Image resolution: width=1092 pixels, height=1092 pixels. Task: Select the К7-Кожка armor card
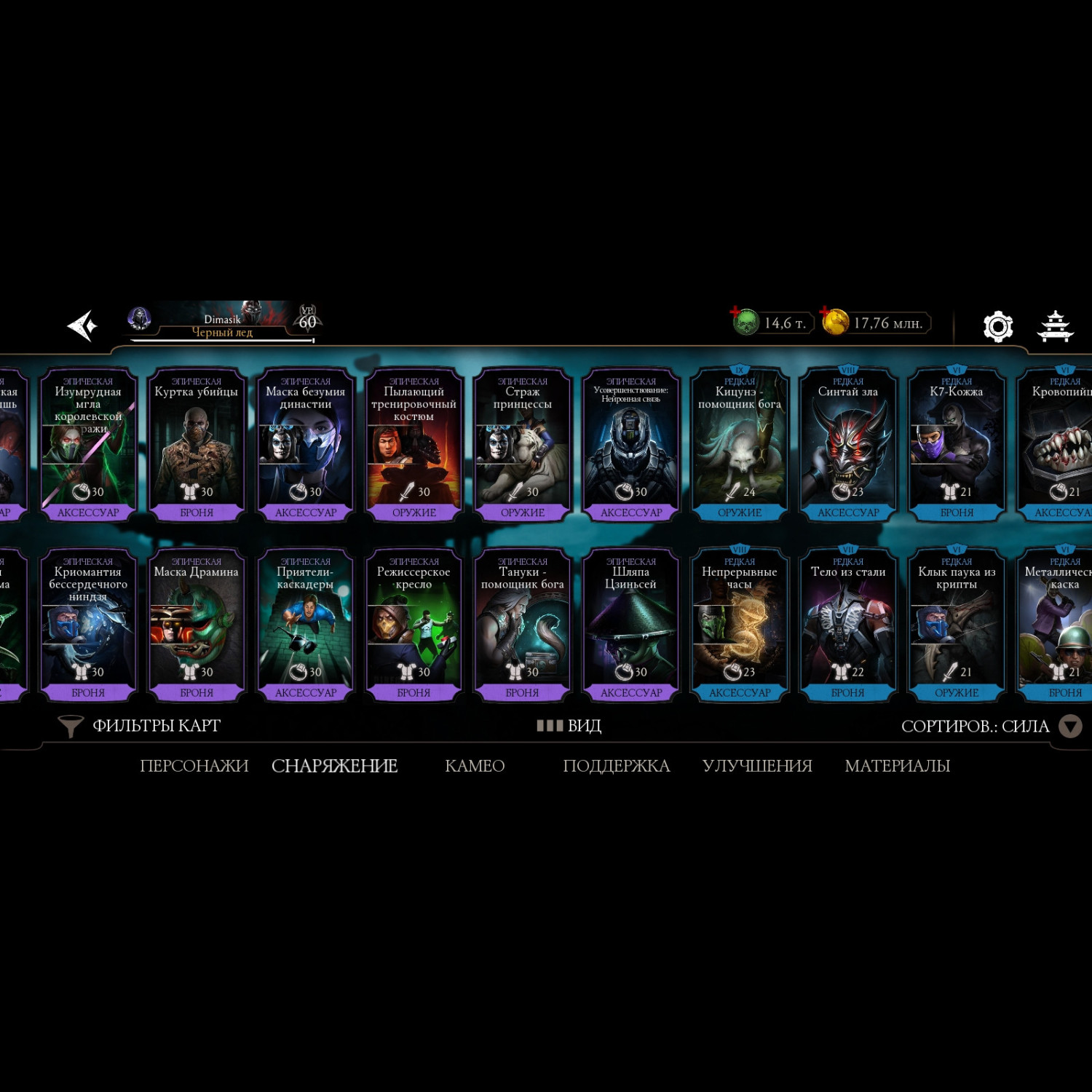coord(957,444)
